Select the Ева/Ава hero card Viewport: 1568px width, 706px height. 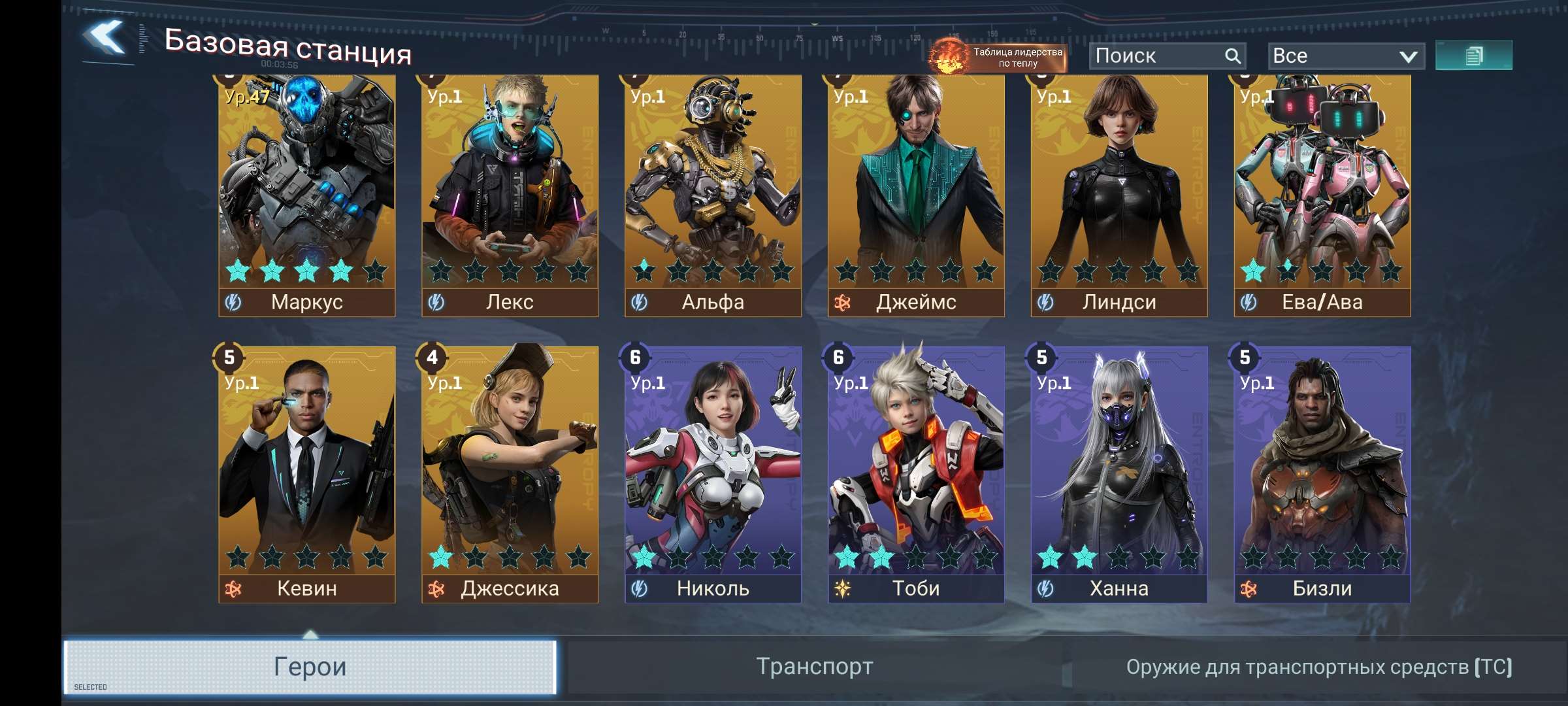click(x=1322, y=196)
